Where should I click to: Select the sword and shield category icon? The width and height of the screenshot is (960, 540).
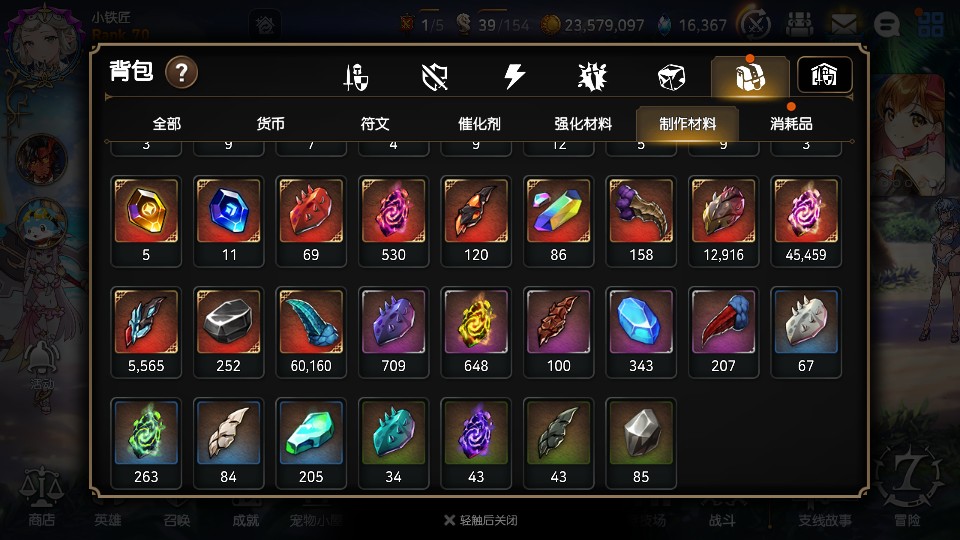point(356,77)
